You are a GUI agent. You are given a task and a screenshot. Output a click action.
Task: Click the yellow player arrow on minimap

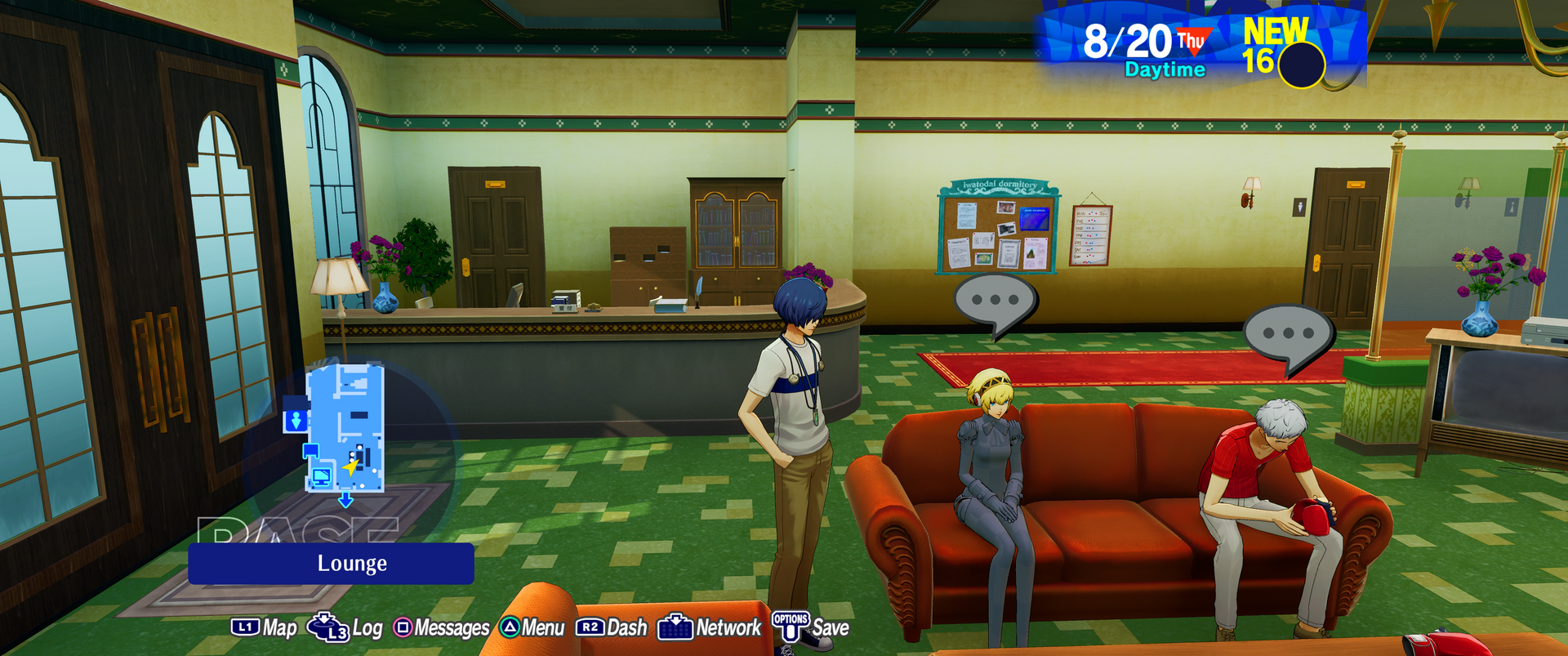click(351, 467)
